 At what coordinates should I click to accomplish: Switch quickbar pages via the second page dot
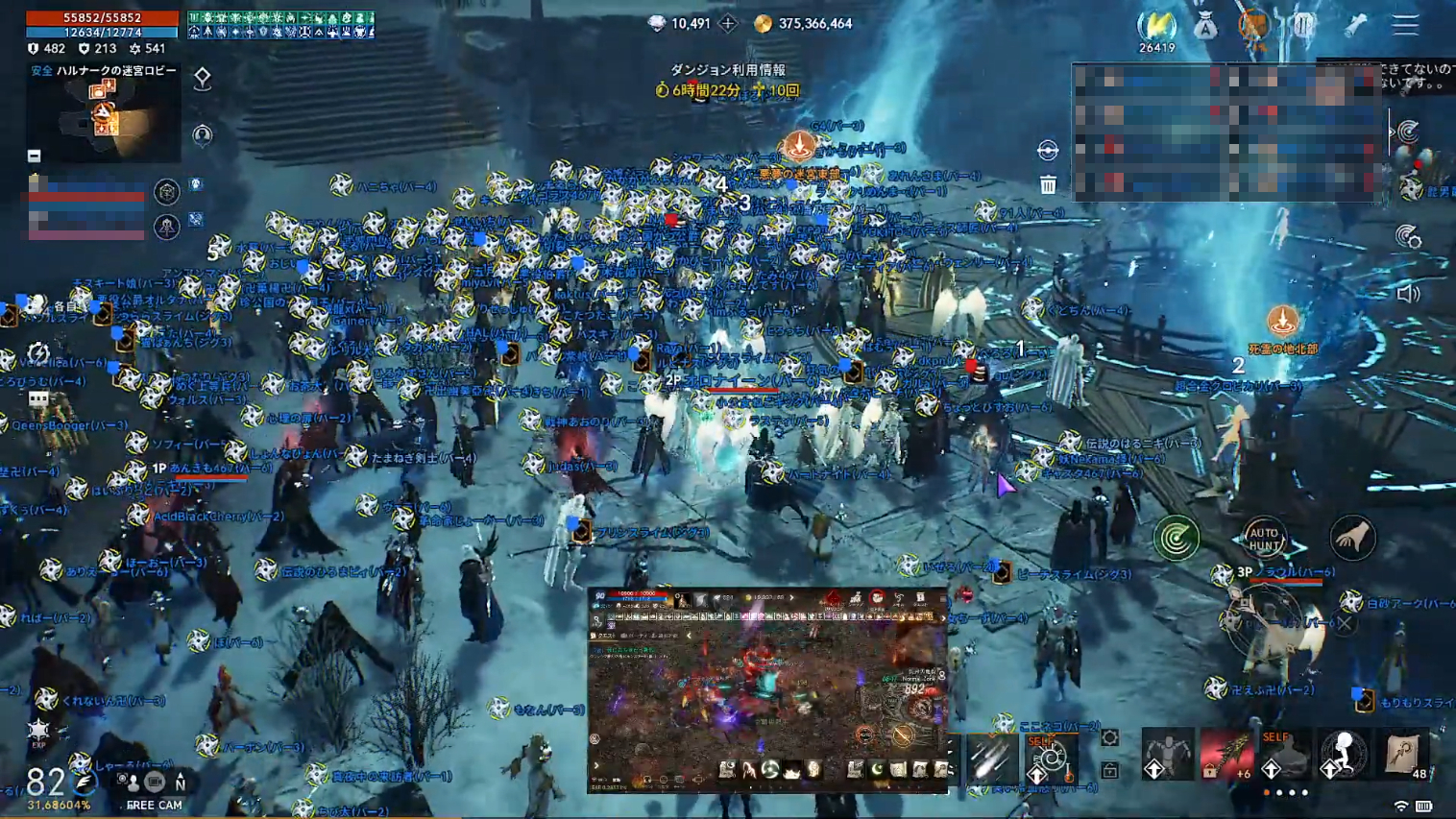tap(1279, 792)
